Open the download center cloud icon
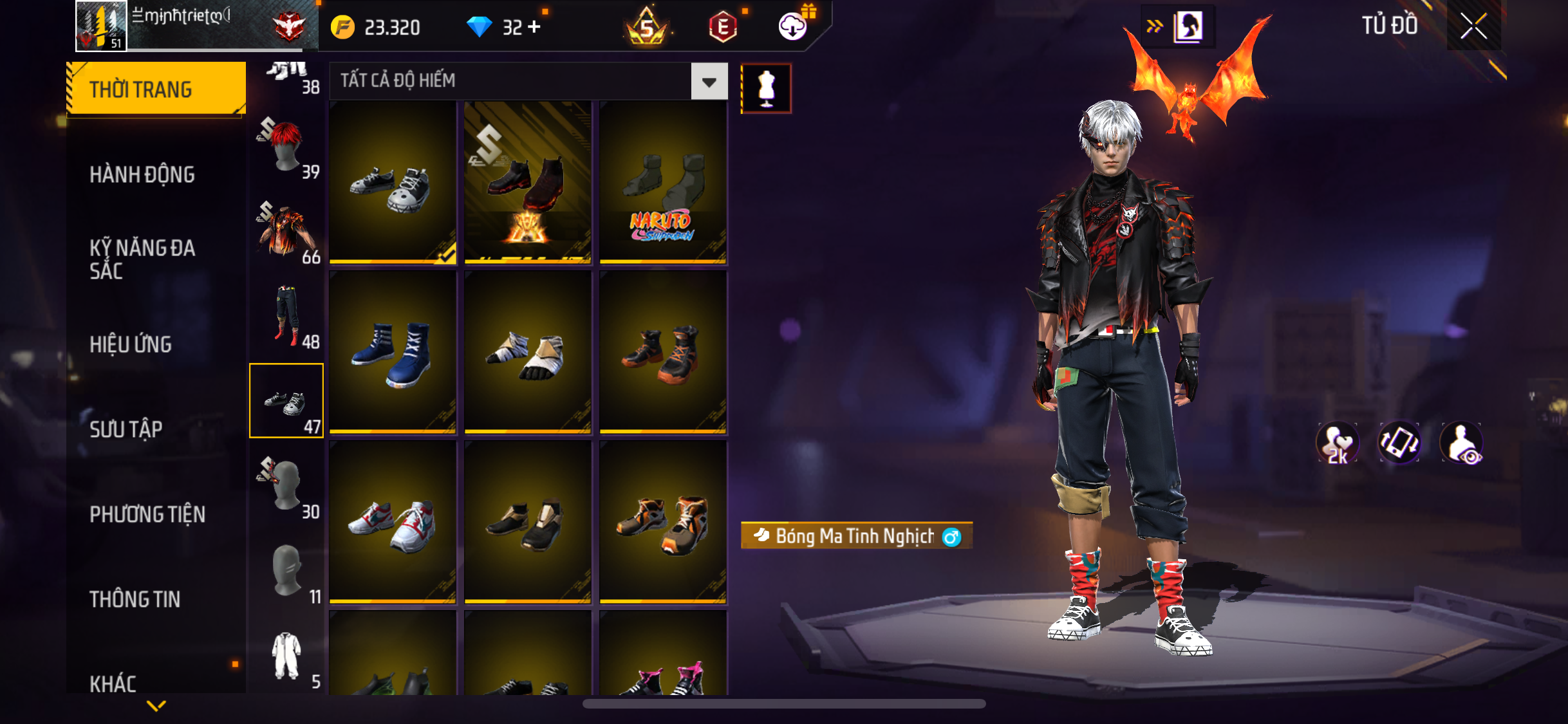 tap(793, 27)
